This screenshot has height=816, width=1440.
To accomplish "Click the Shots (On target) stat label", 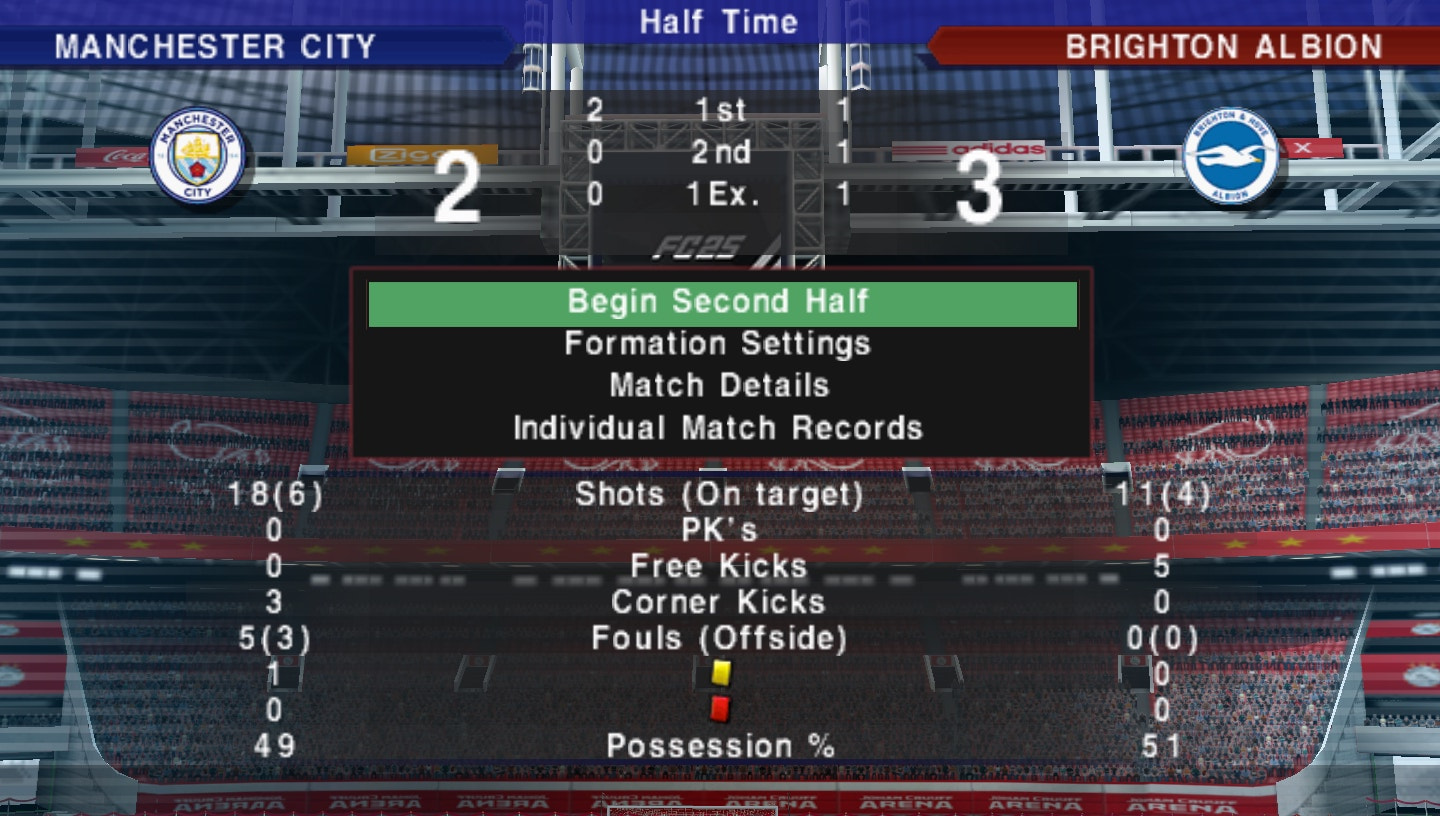I will click(x=722, y=493).
